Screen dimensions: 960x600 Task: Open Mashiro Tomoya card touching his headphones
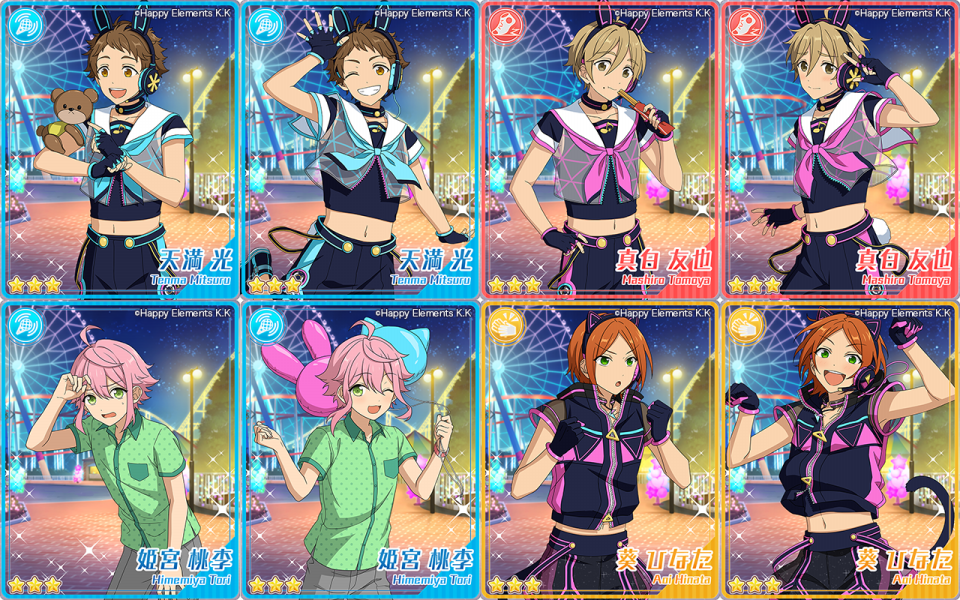pos(840,150)
